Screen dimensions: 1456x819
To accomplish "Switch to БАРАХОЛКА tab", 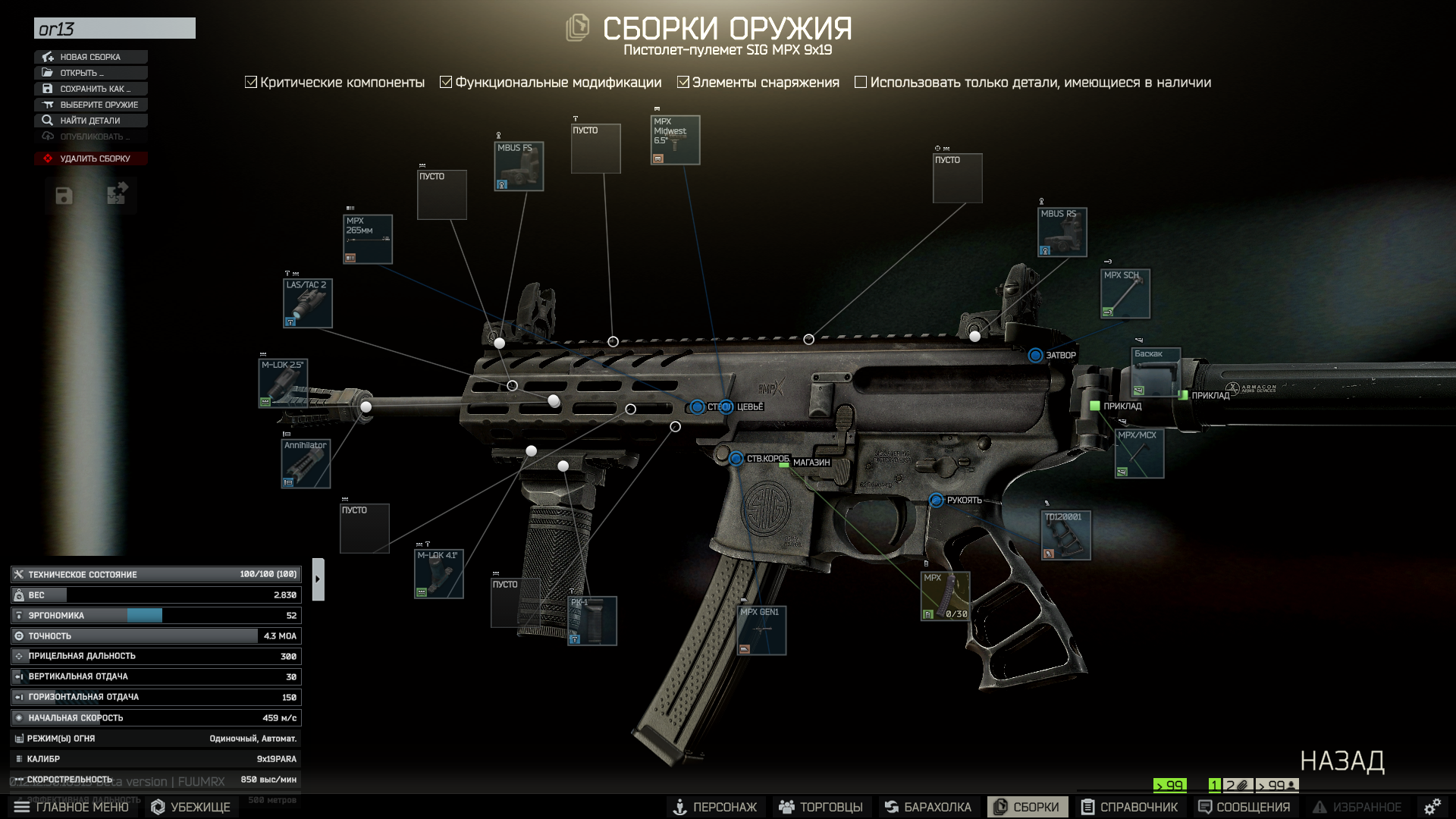I will coord(928,807).
